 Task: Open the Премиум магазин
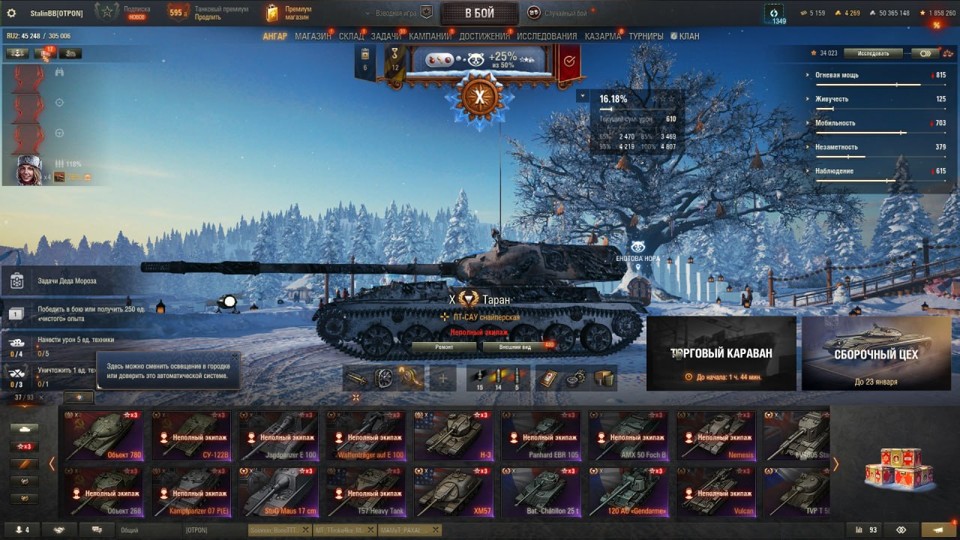289,13
